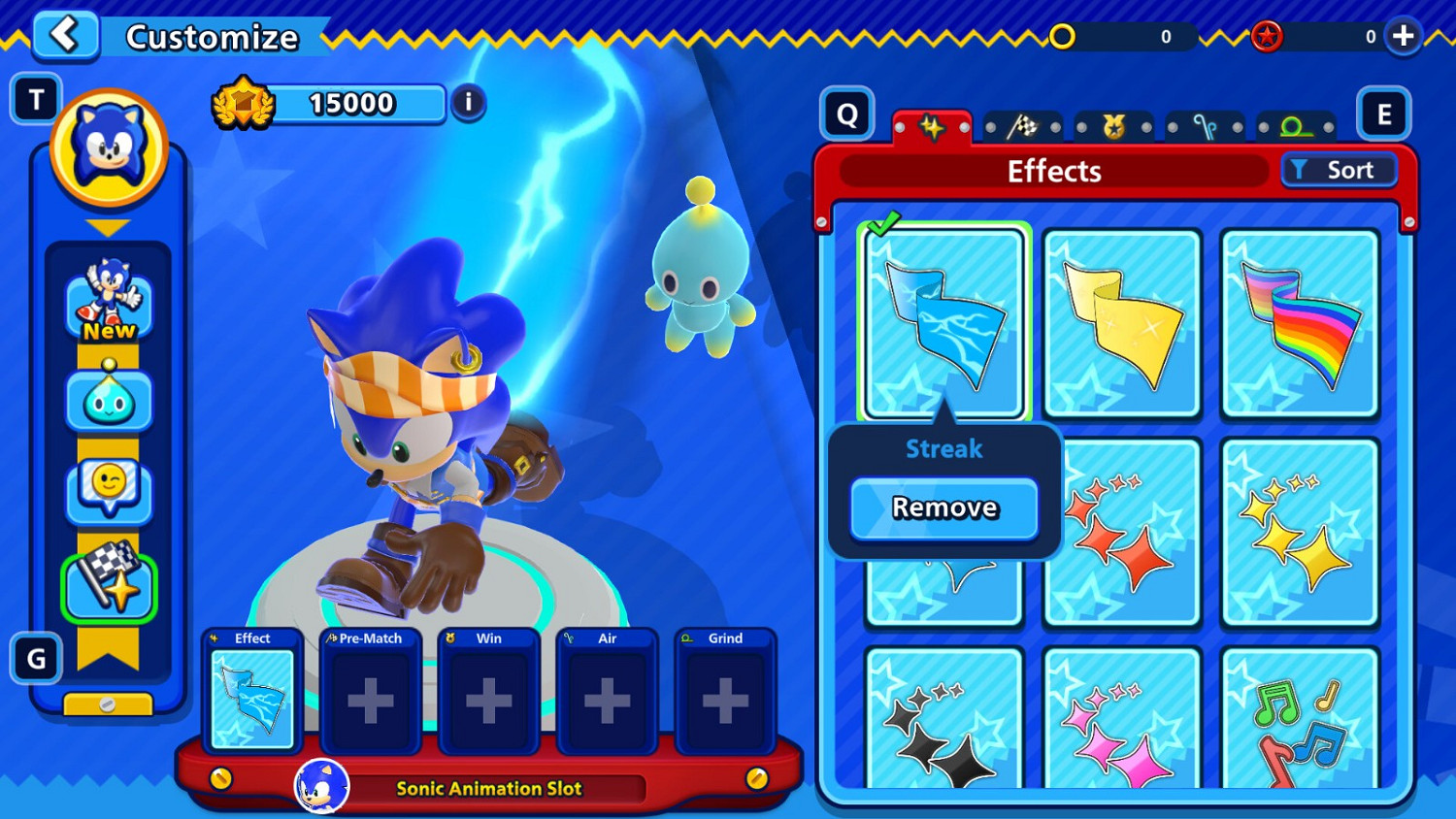Click the yellow ring counter indicator
The height and width of the screenshot is (819, 1456).
1064,37
